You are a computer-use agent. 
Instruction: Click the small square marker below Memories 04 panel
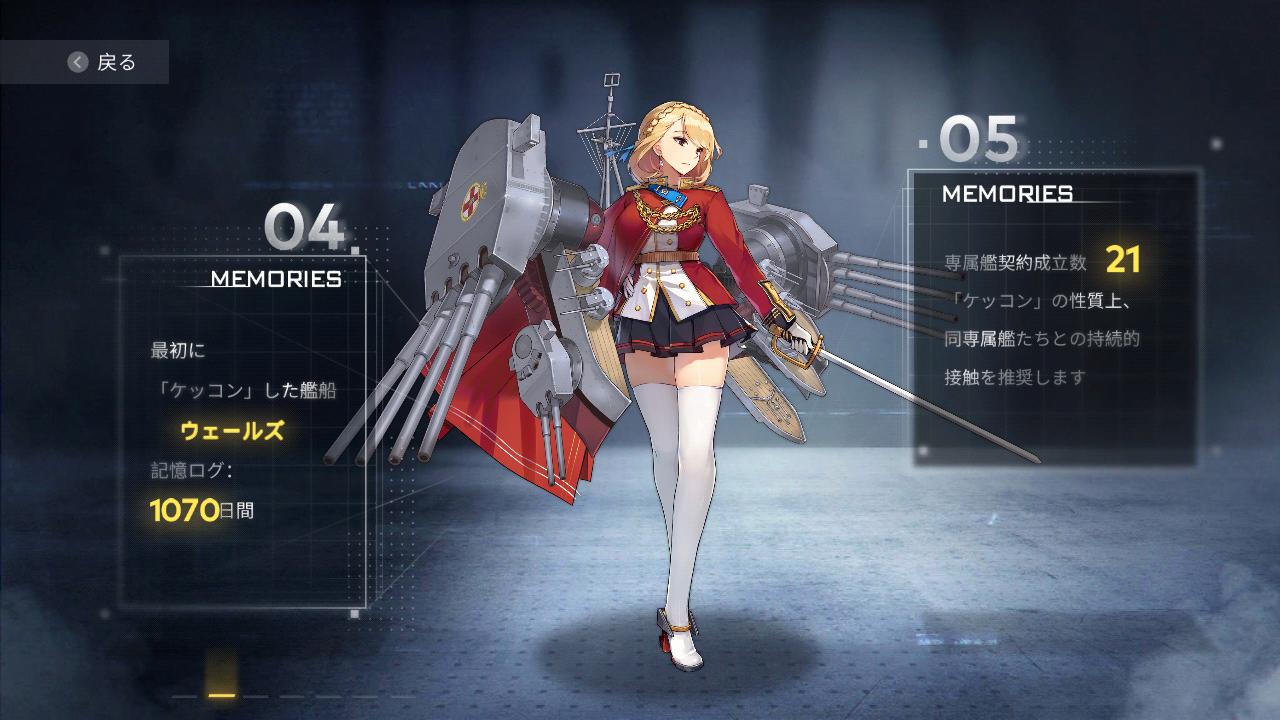coord(354,613)
